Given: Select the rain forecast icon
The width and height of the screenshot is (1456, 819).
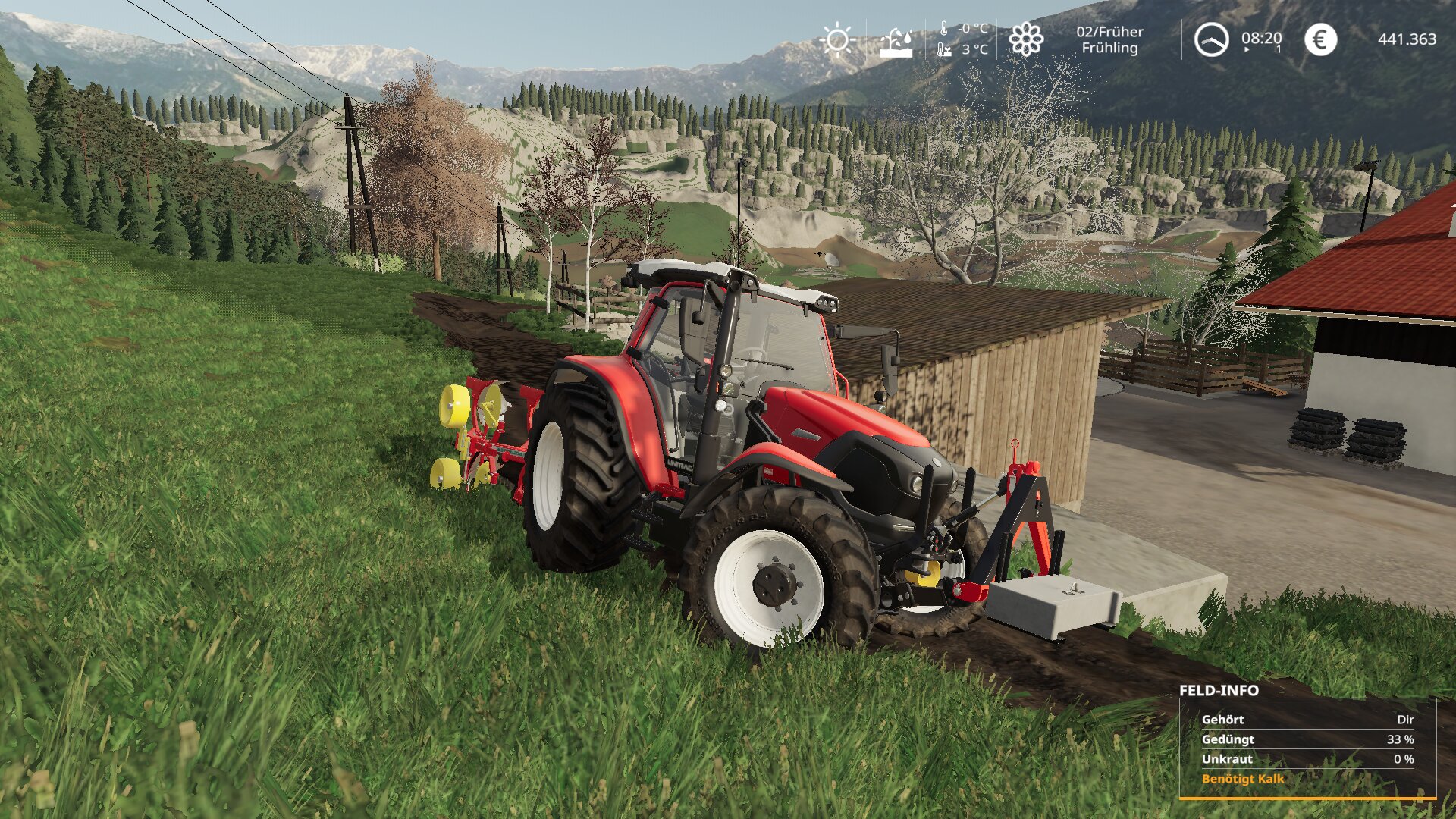Looking at the screenshot, I should pos(896,42).
